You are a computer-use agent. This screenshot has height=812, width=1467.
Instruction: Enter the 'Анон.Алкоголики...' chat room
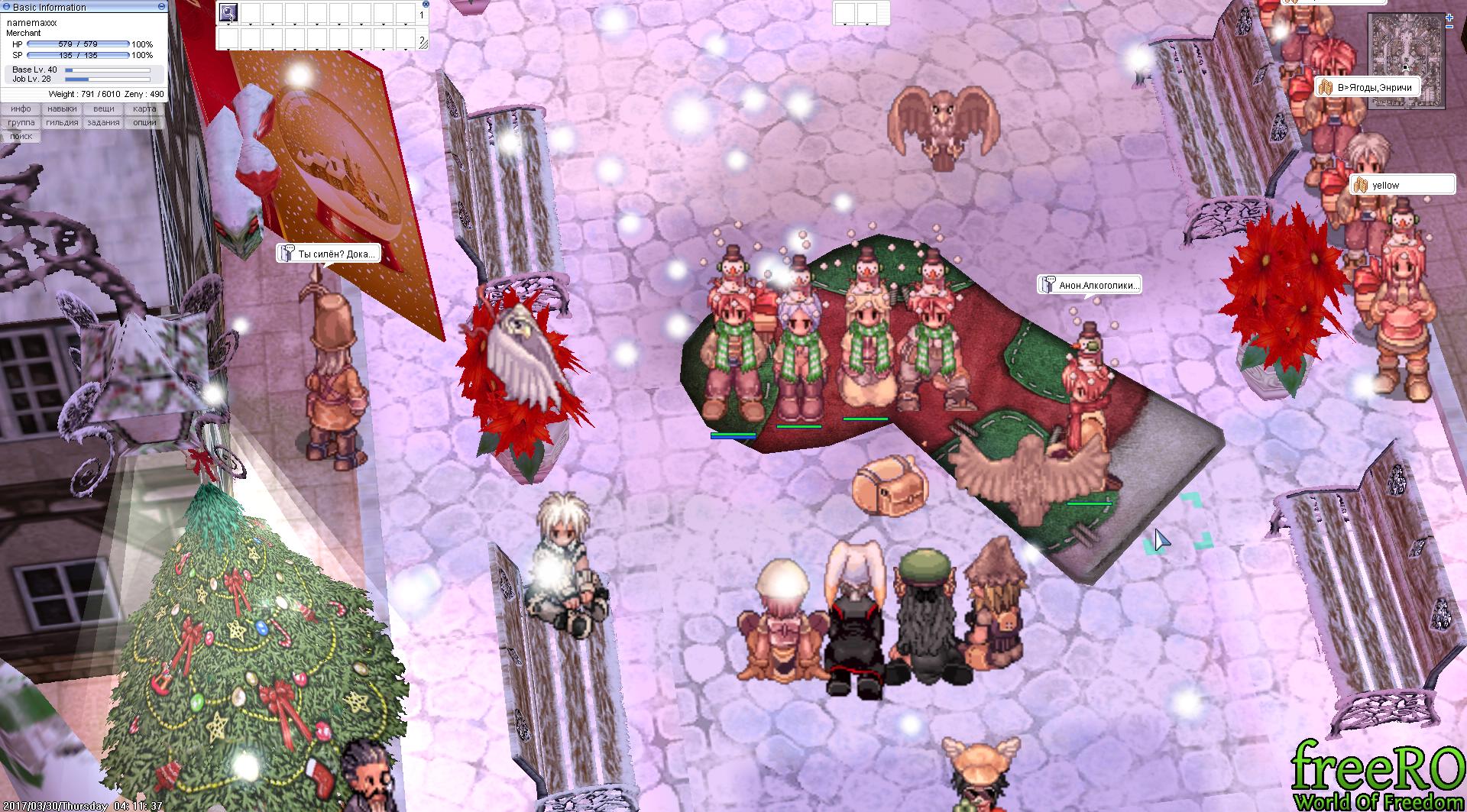click(1090, 285)
